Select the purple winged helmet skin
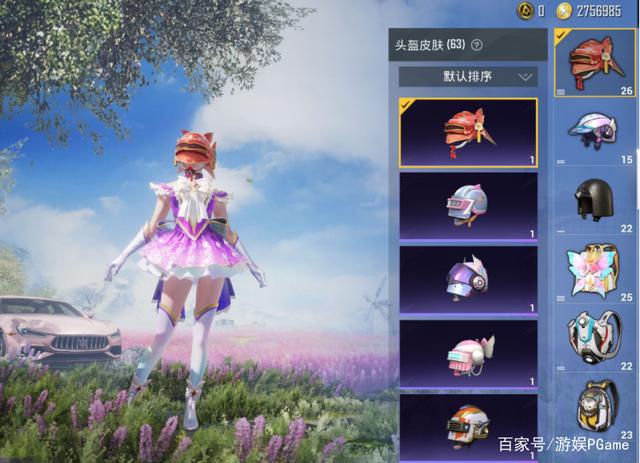The width and height of the screenshot is (640, 463). coord(468,278)
